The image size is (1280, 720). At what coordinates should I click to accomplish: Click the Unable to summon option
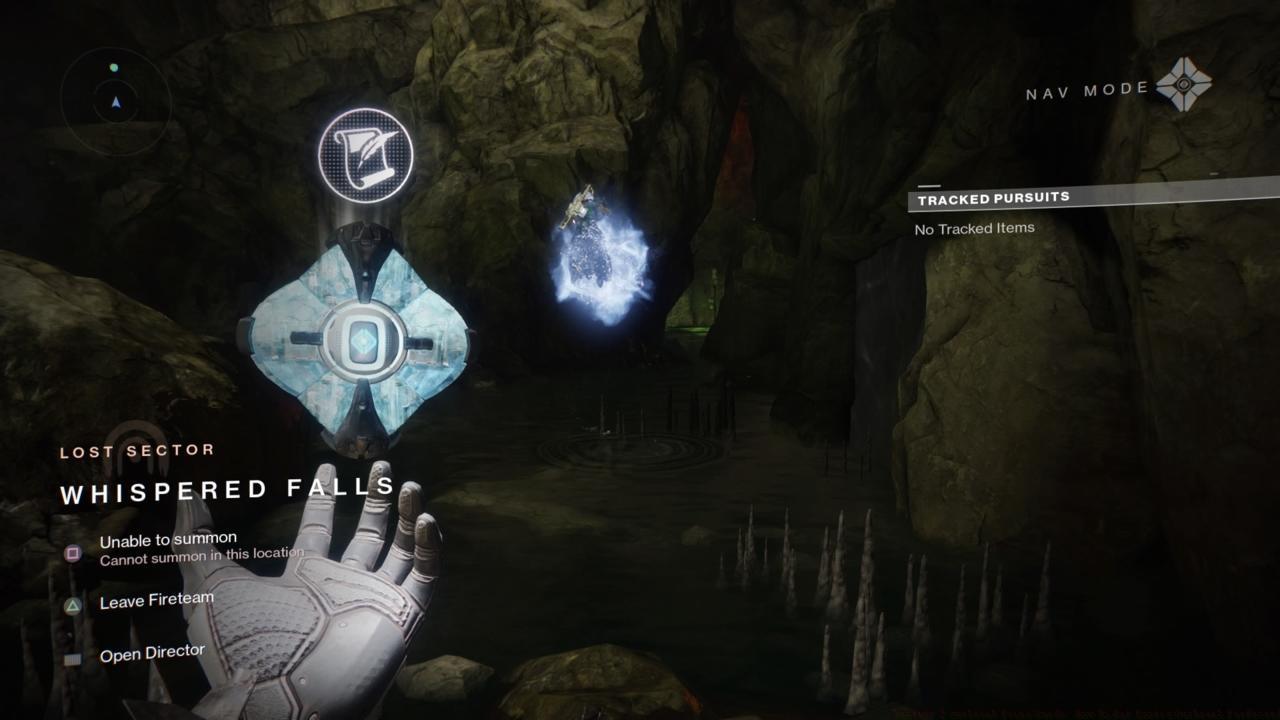168,541
